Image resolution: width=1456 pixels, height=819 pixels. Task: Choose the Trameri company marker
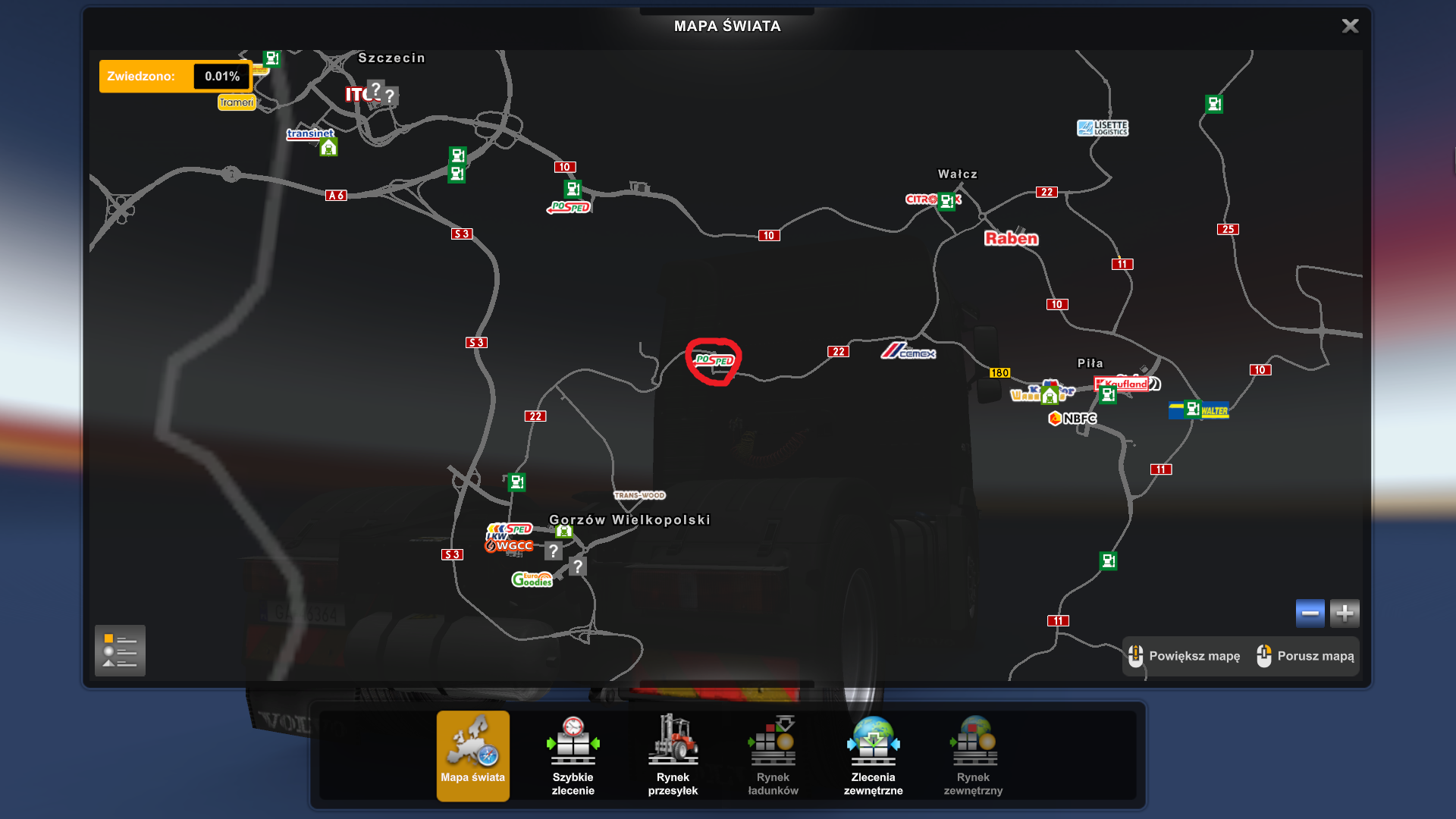237,102
